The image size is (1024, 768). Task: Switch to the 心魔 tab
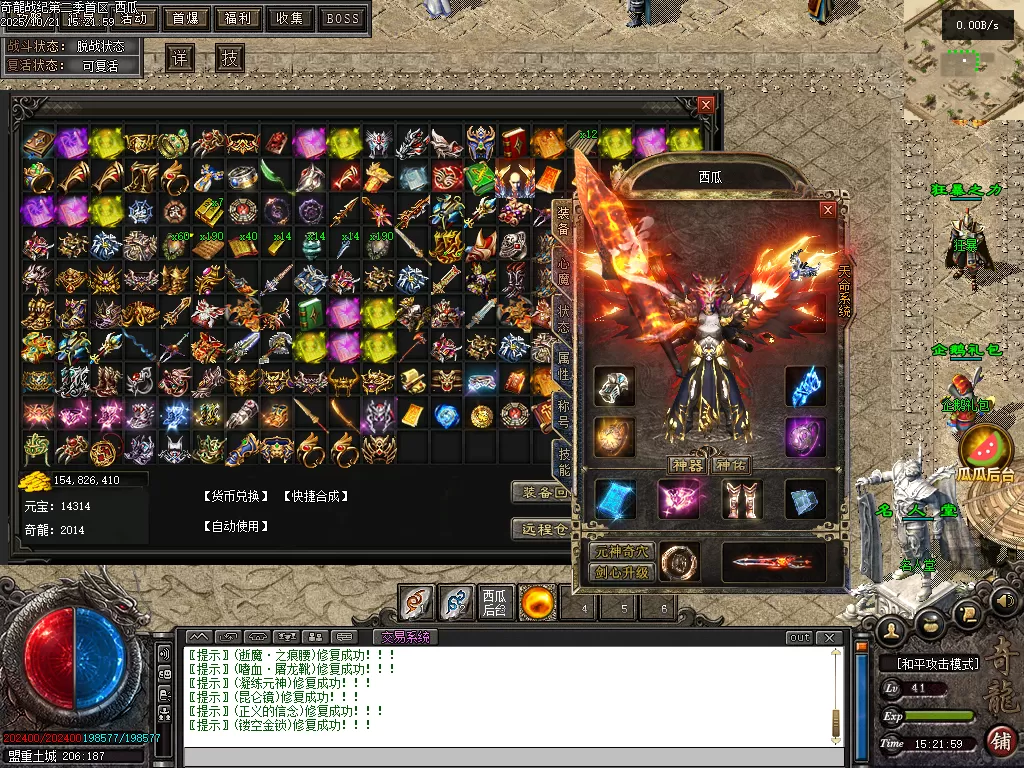(564, 268)
